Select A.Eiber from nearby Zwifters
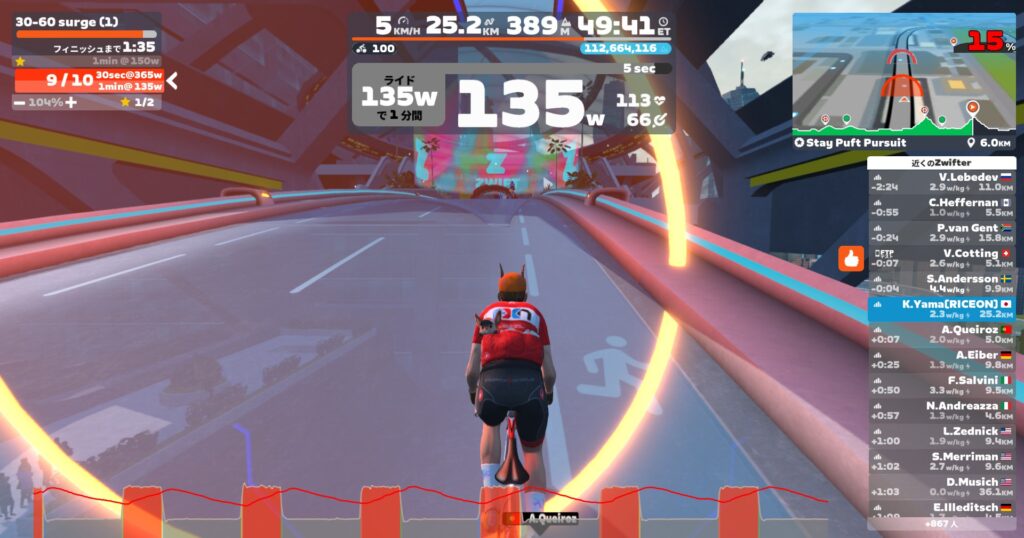The width and height of the screenshot is (1024, 538). 941,360
